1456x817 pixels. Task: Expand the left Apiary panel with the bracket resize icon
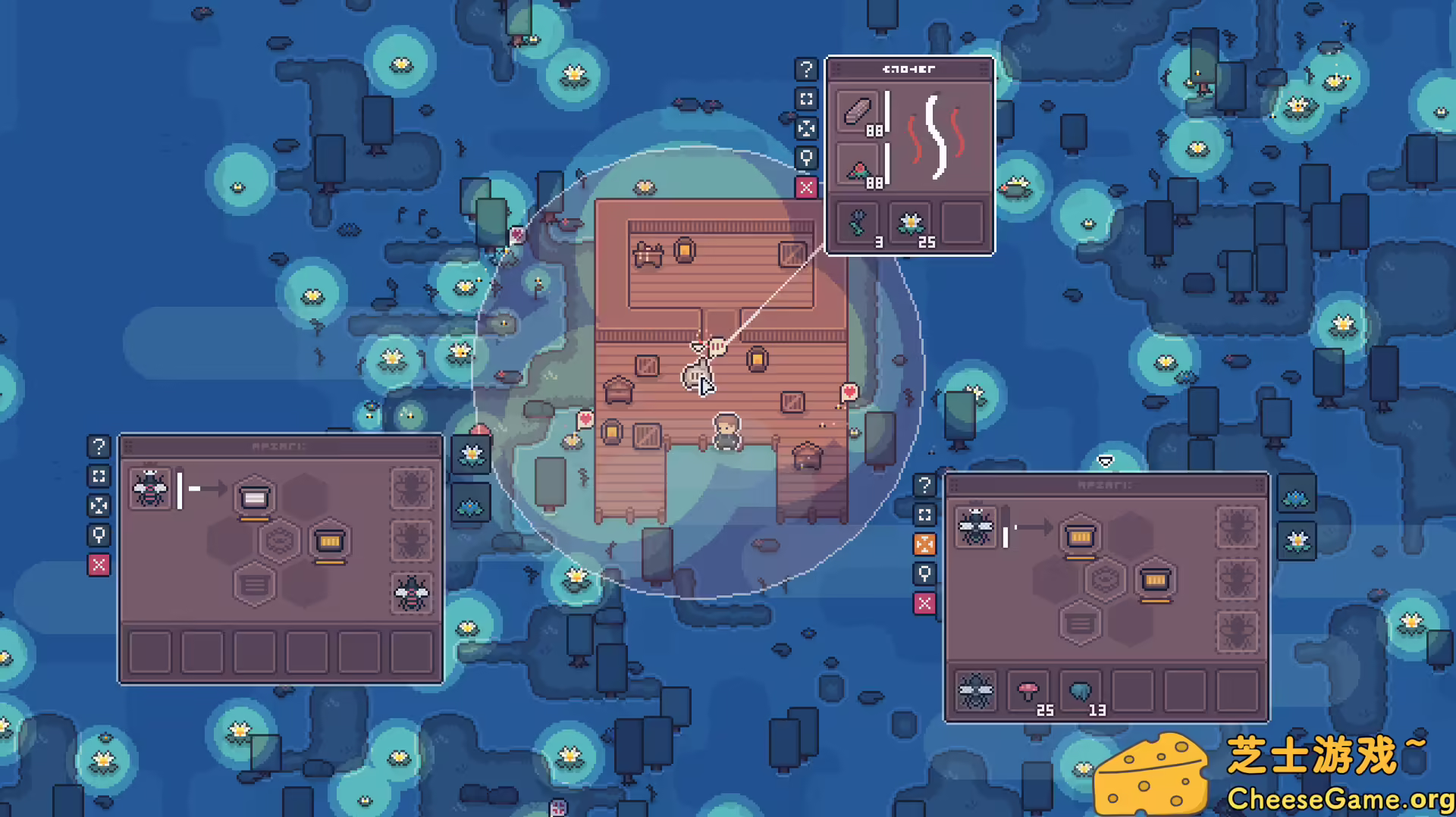99,477
